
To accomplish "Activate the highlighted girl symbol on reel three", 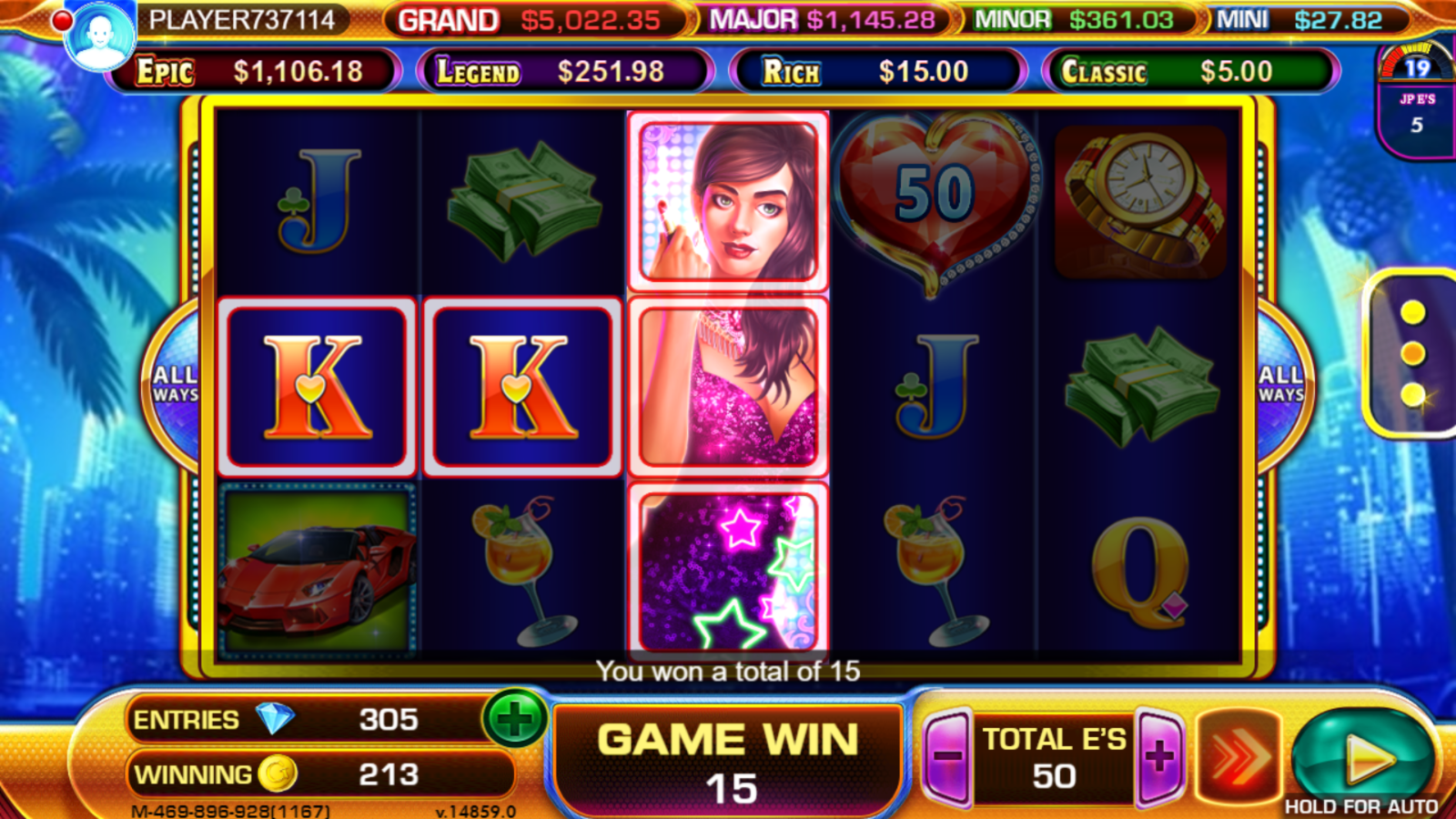I will (730, 382).
